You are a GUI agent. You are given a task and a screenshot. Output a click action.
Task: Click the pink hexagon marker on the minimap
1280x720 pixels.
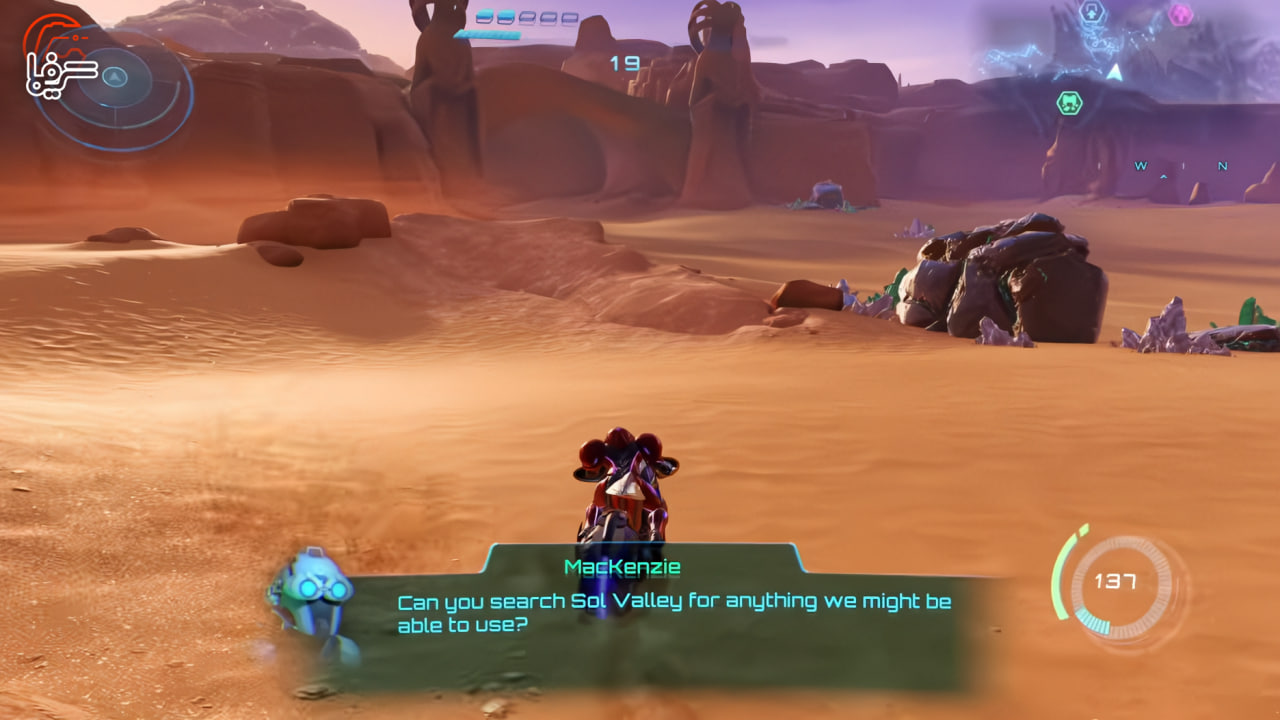[1180, 12]
